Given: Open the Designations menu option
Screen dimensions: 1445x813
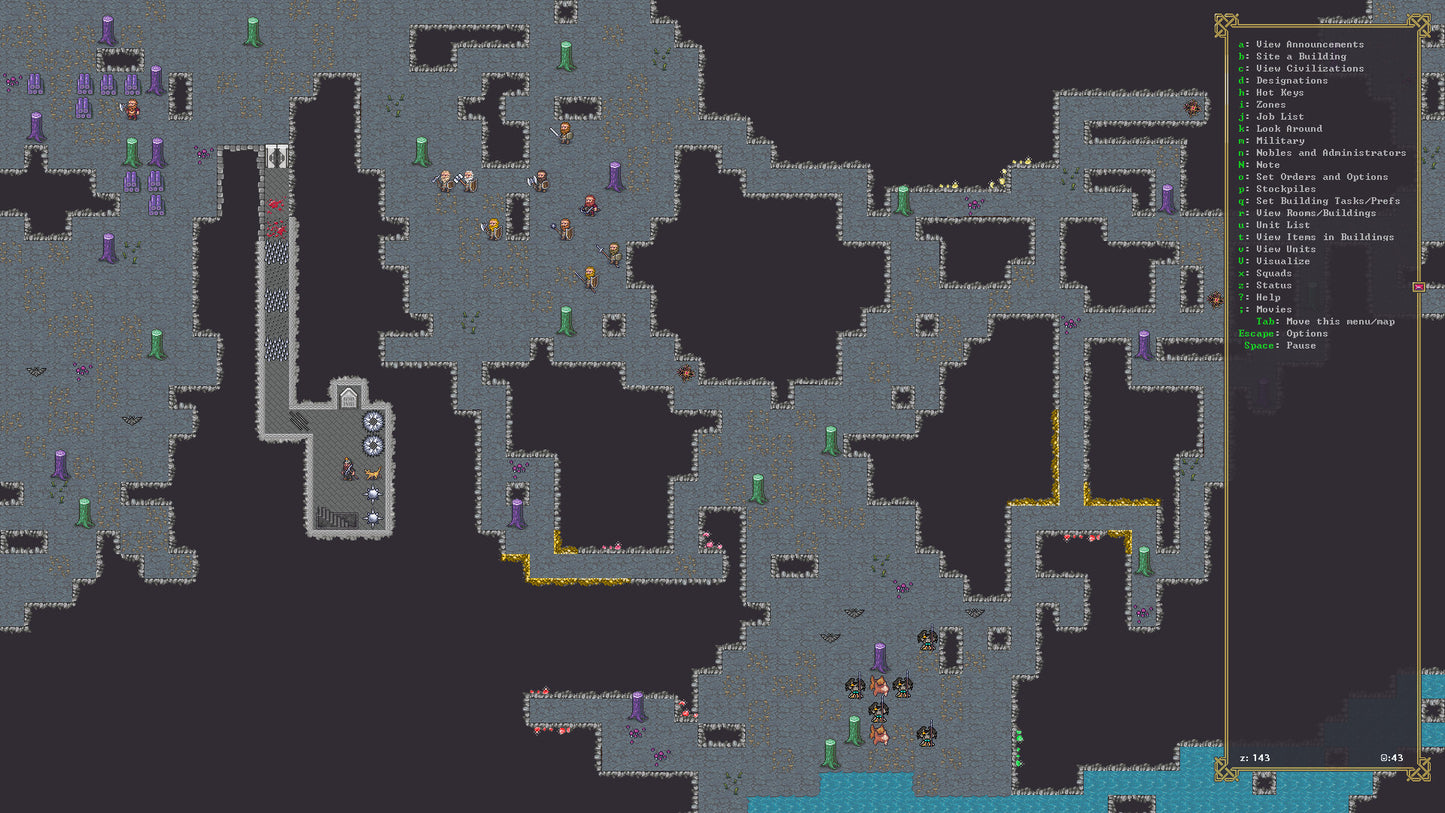Looking at the screenshot, I should pos(1290,80).
